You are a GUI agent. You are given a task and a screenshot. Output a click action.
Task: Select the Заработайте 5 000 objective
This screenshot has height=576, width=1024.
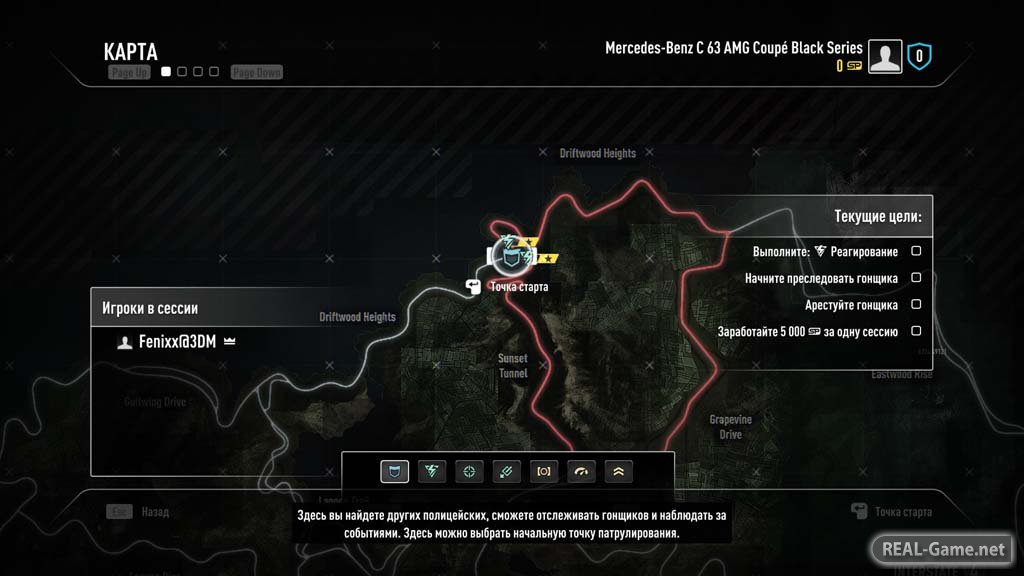[x=808, y=331]
